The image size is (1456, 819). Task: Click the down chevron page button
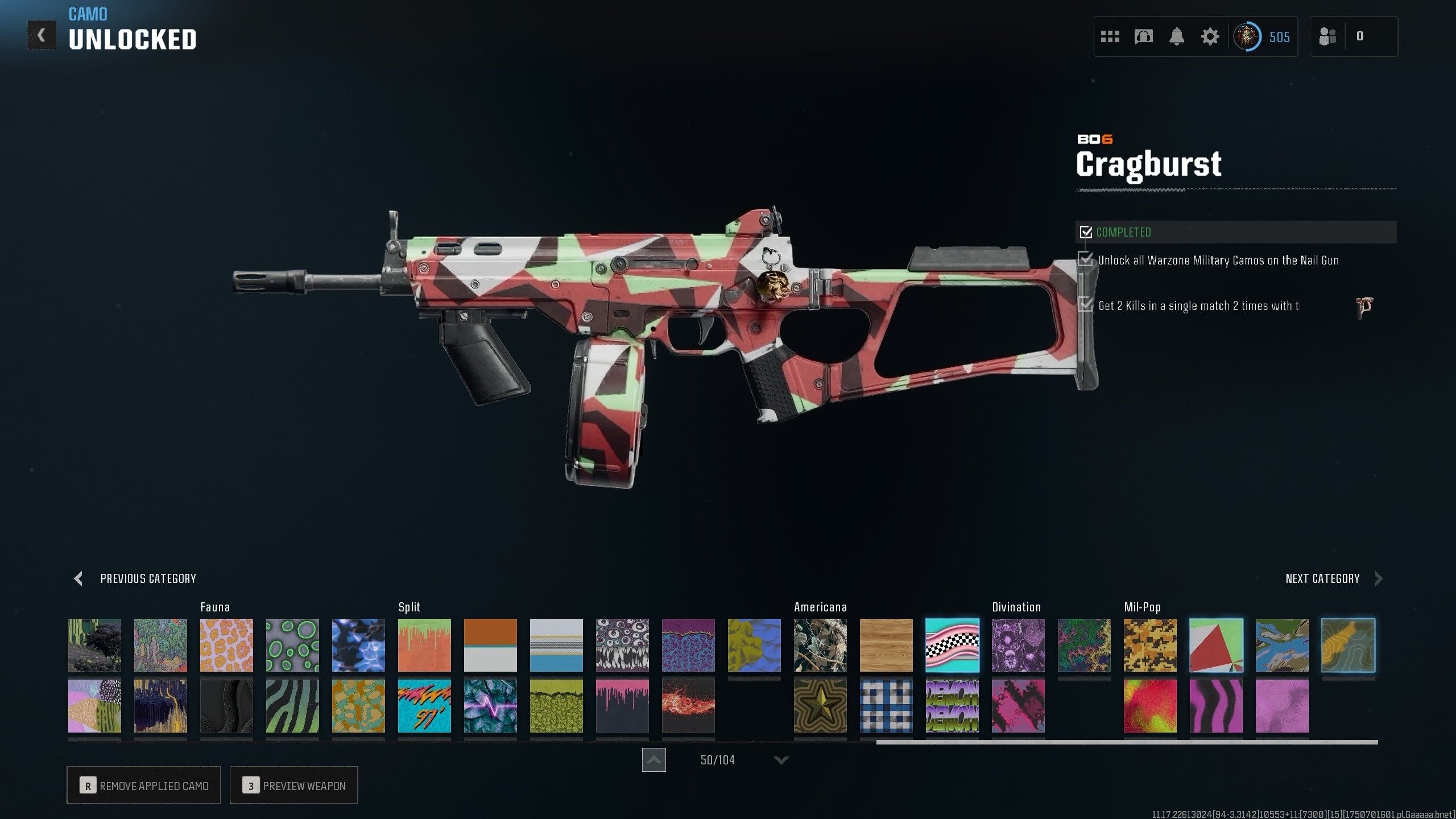pyautogui.click(x=781, y=760)
